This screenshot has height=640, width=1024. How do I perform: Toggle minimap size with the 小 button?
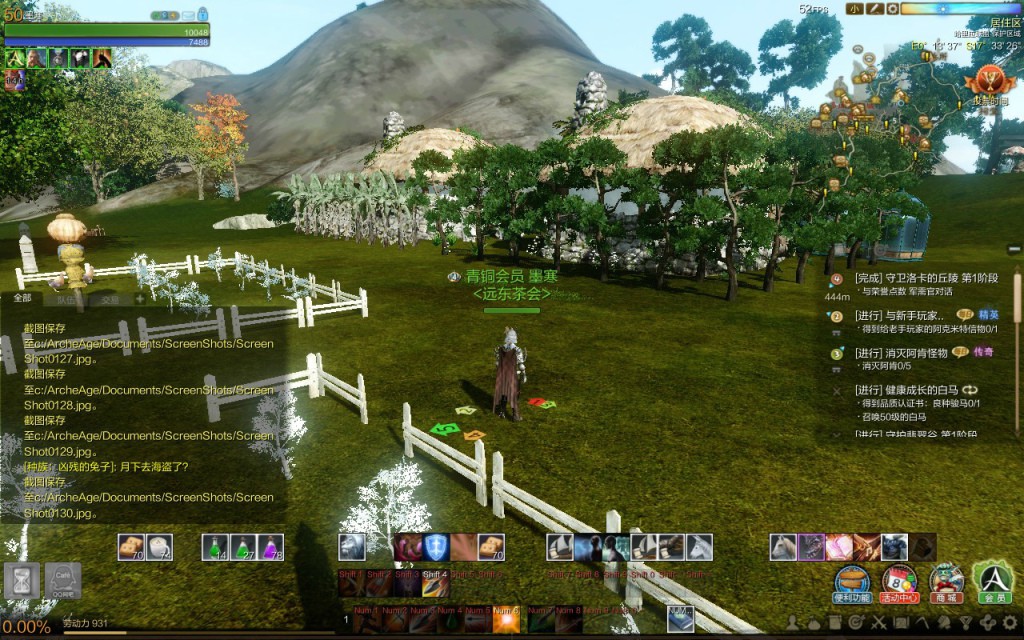point(854,9)
